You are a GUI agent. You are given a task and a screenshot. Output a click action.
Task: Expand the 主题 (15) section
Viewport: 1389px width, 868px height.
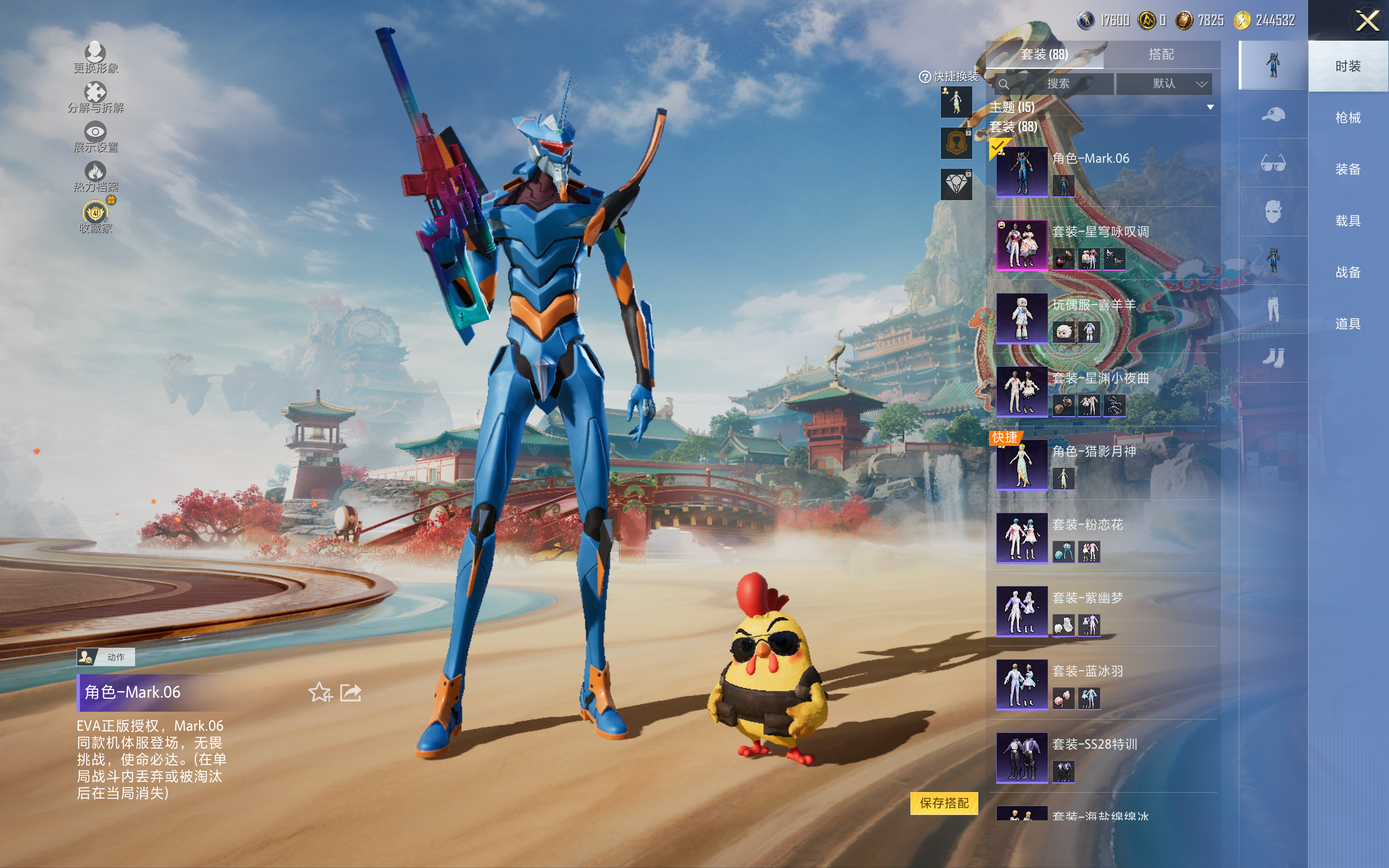tap(1210, 107)
